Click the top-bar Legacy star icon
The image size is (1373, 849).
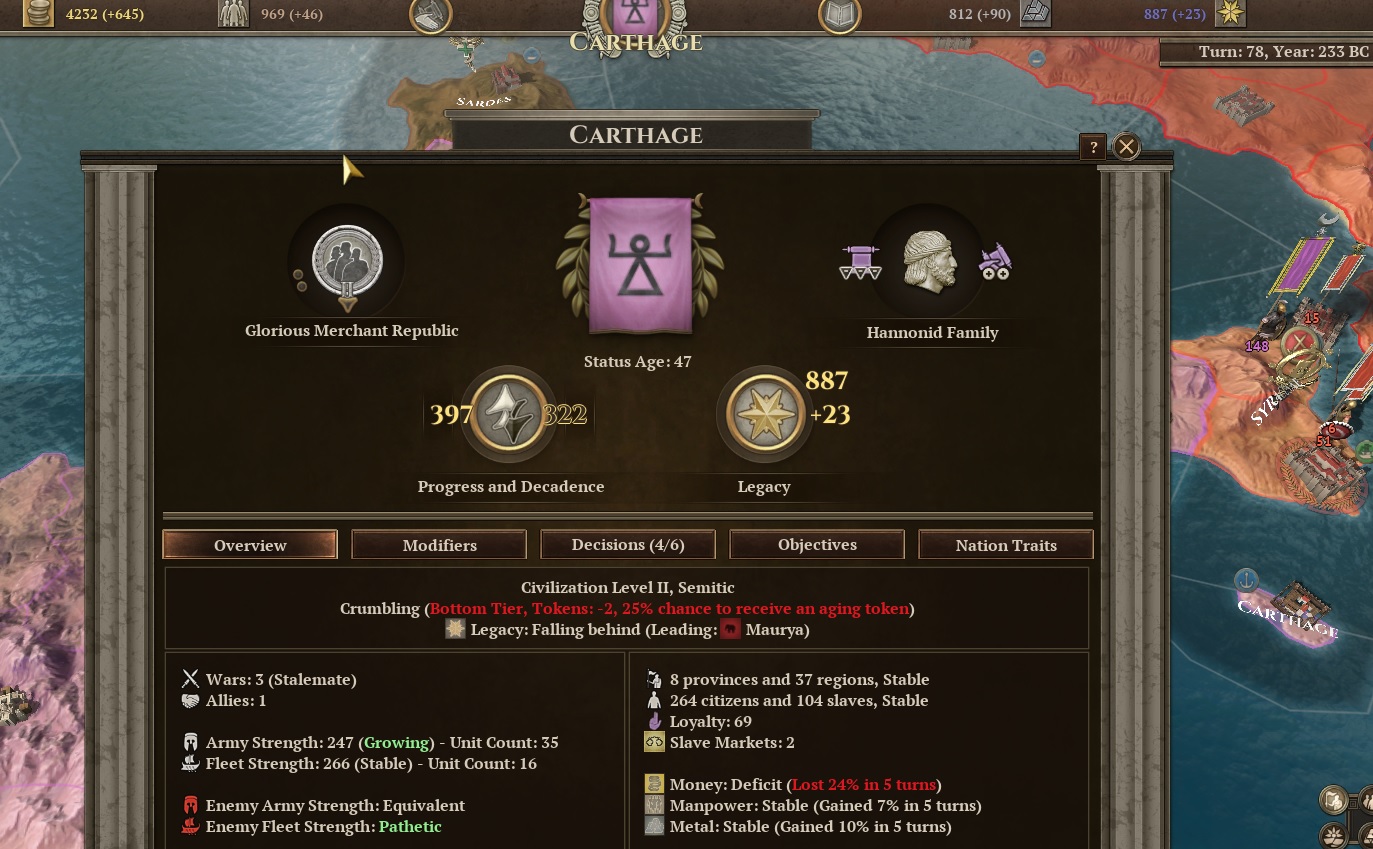1229,14
